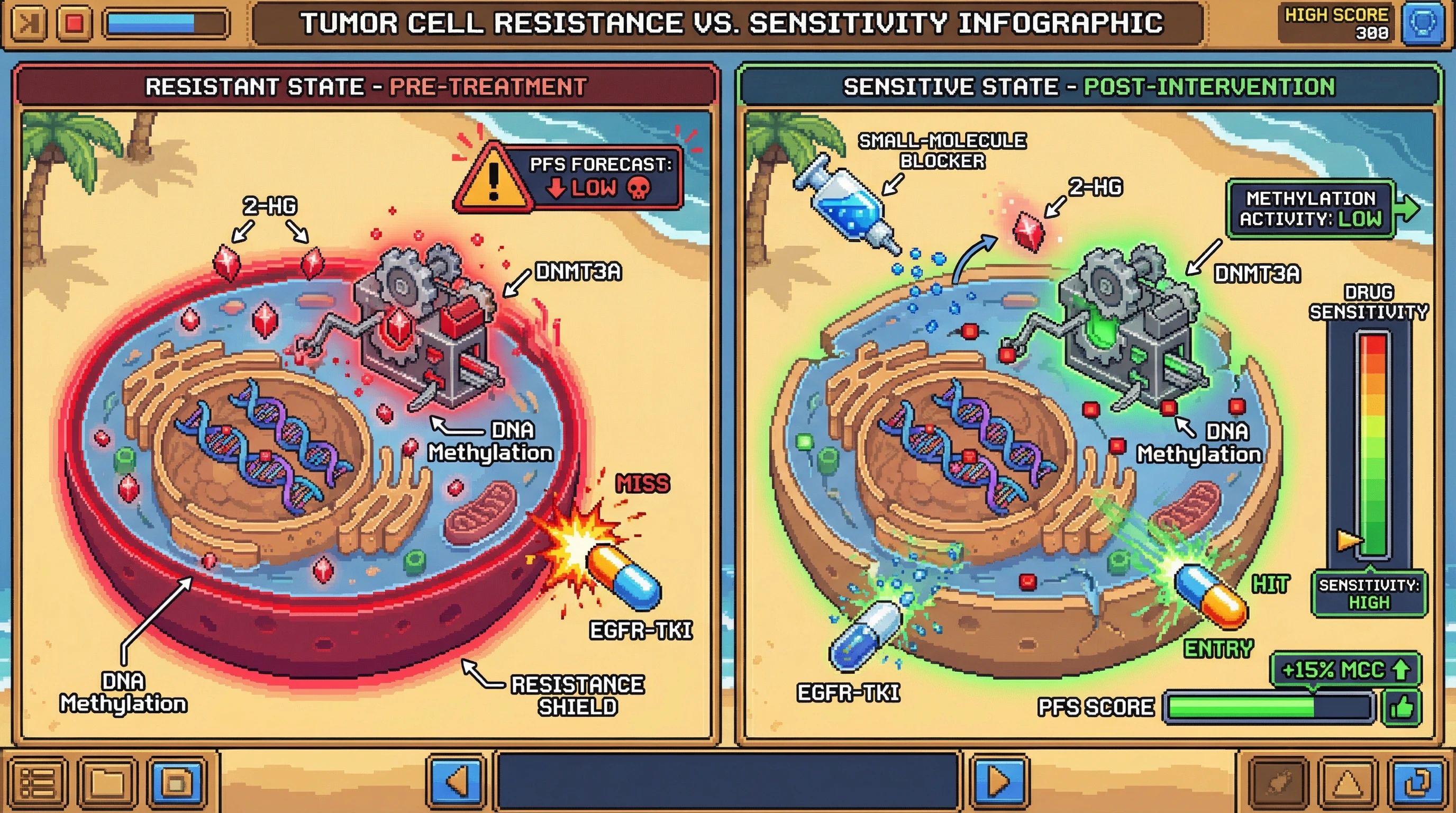Go back with the left arrow button

tap(456, 782)
